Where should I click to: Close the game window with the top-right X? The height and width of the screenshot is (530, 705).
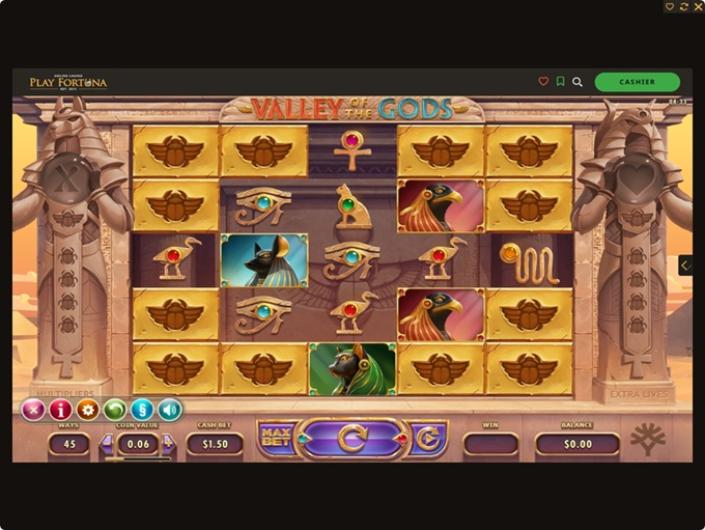697,7
